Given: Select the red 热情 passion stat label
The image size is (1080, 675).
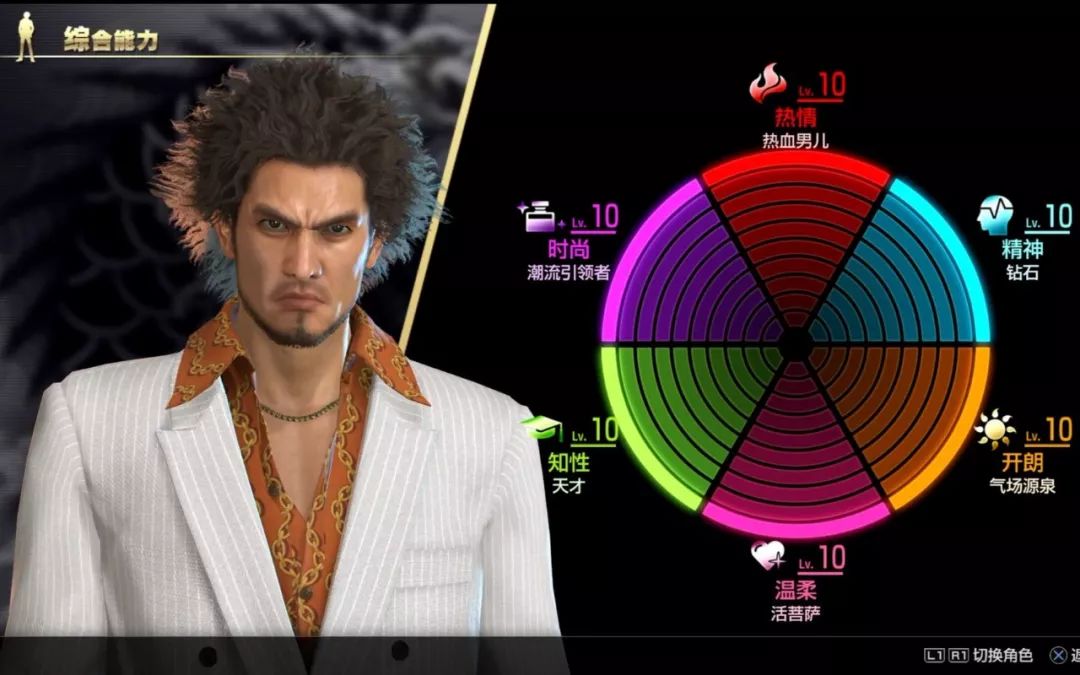Looking at the screenshot, I should pyautogui.click(x=795, y=117).
